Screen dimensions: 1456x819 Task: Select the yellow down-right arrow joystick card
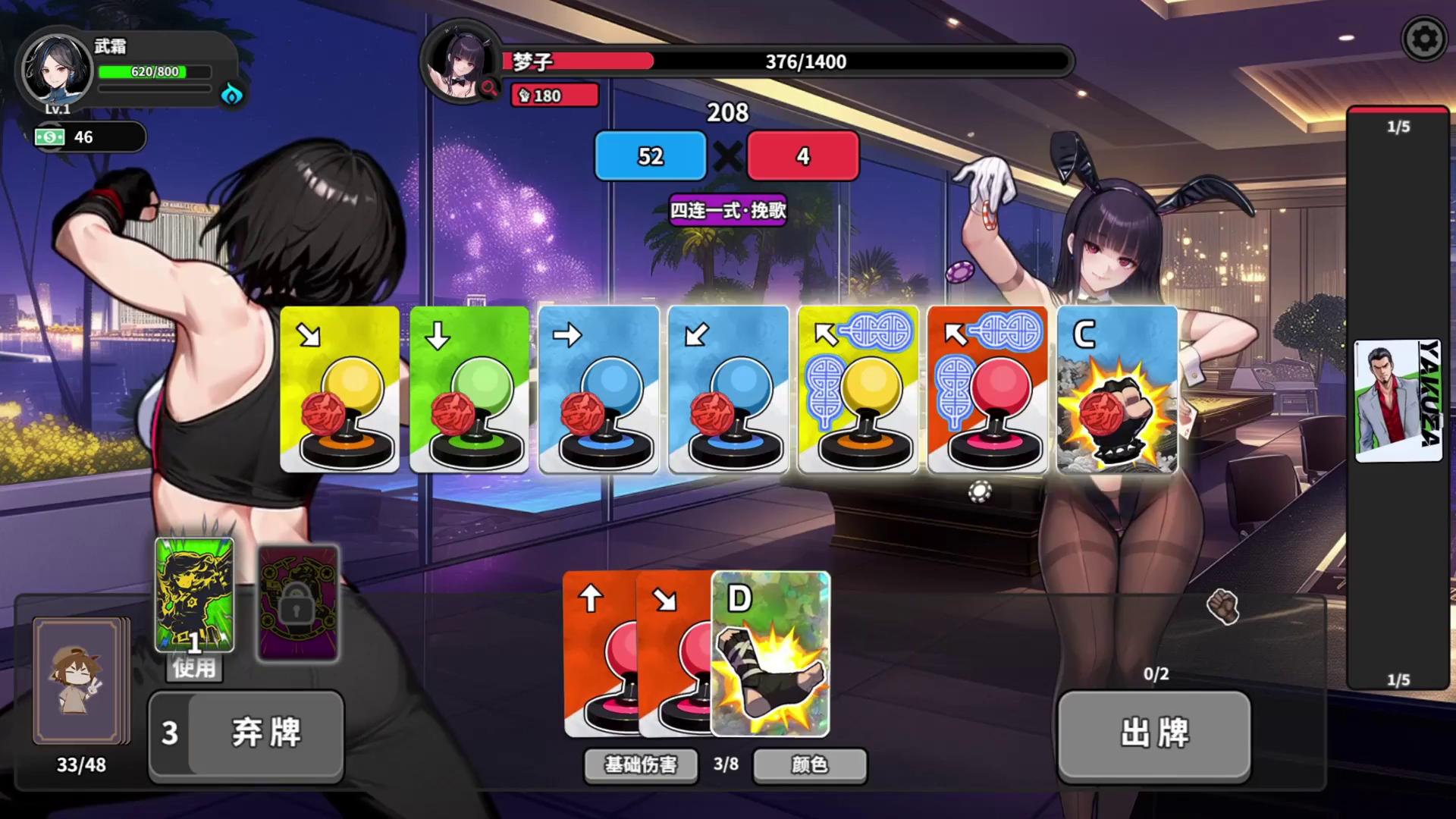coord(340,389)
